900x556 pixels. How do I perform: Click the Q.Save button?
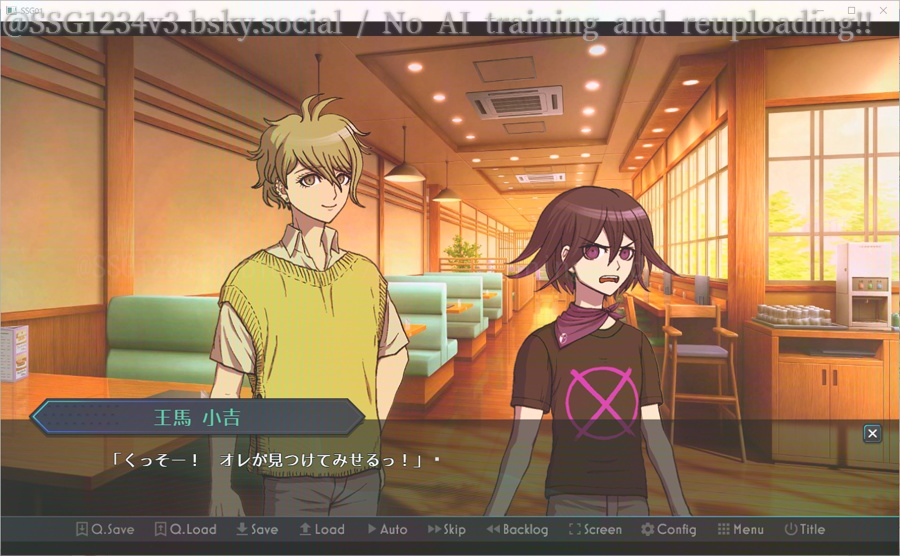click(x=107, y=530)
